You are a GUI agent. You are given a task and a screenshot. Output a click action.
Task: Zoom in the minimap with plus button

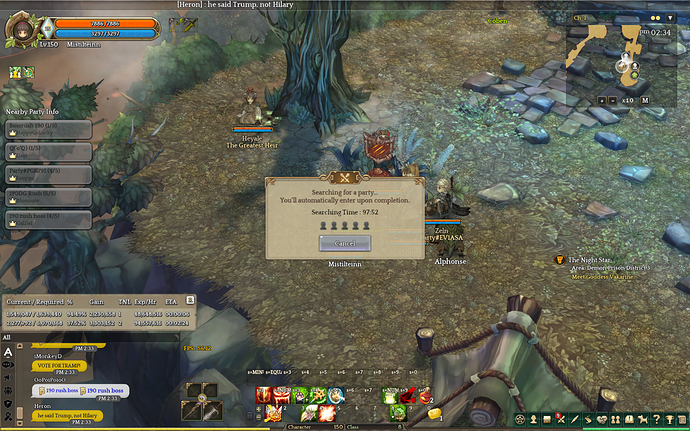click(x=600, y=100)
